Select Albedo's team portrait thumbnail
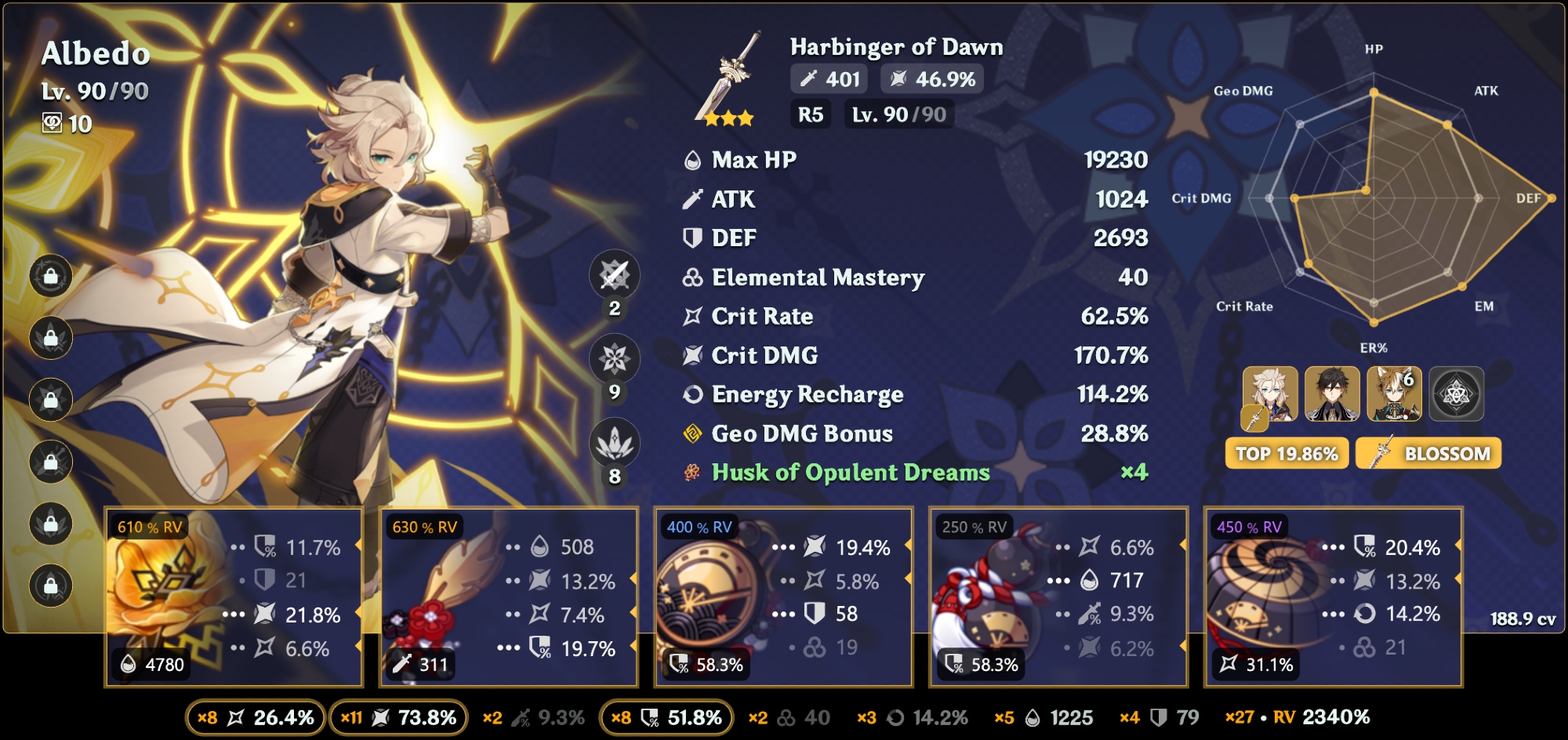 1270,394
